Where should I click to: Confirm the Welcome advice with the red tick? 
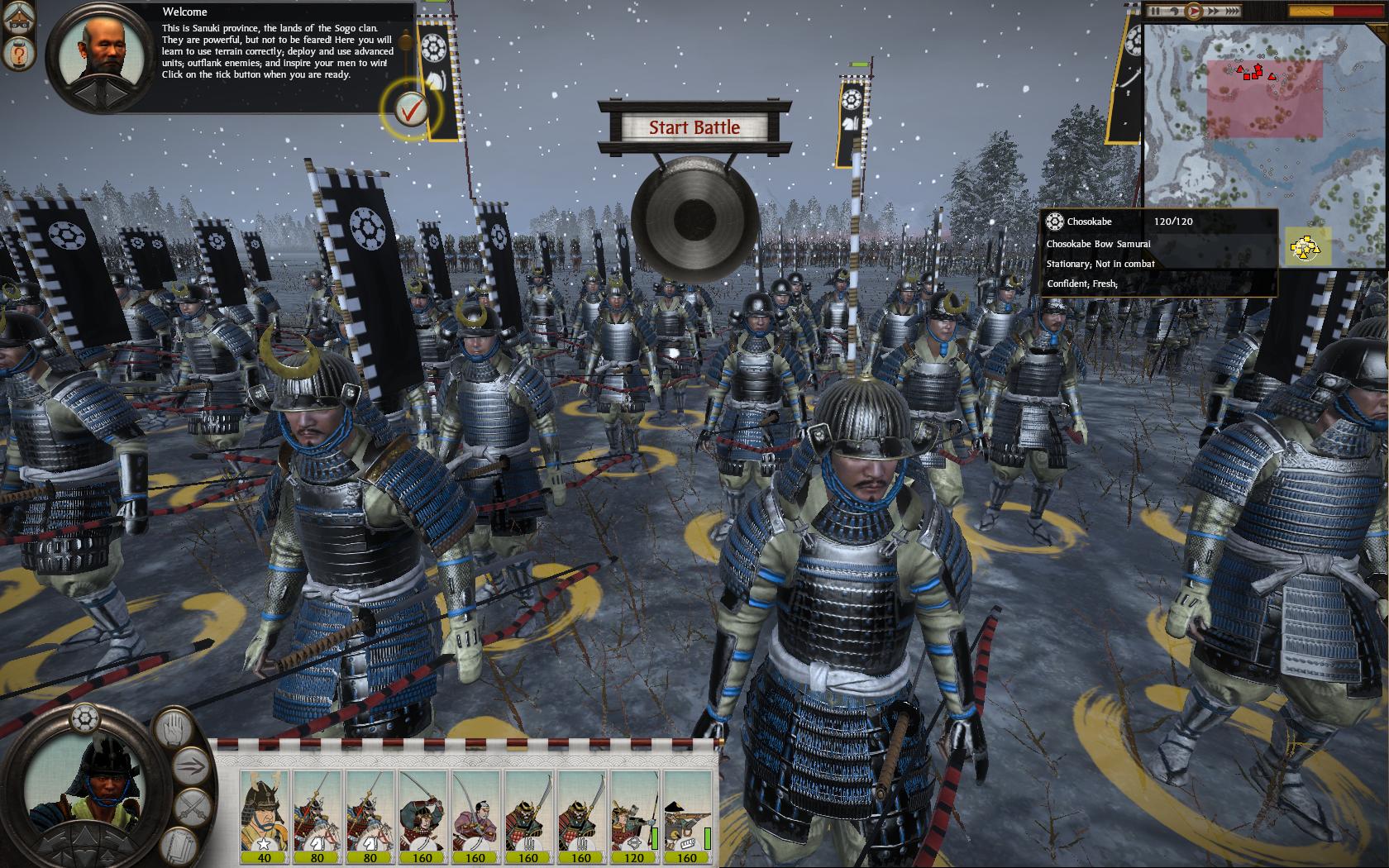411,107
